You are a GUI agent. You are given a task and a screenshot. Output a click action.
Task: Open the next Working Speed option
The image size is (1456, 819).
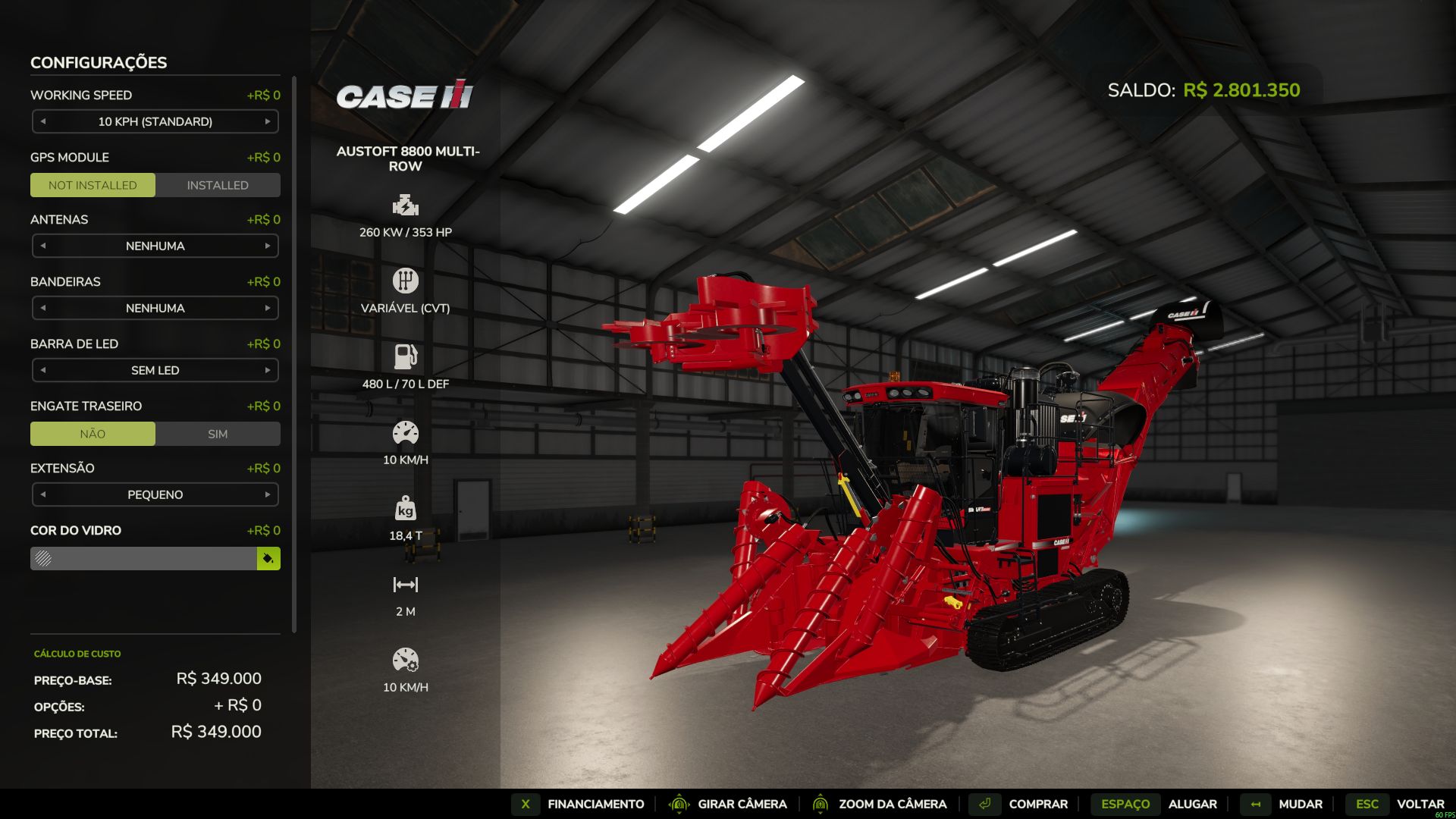(268, 121)
